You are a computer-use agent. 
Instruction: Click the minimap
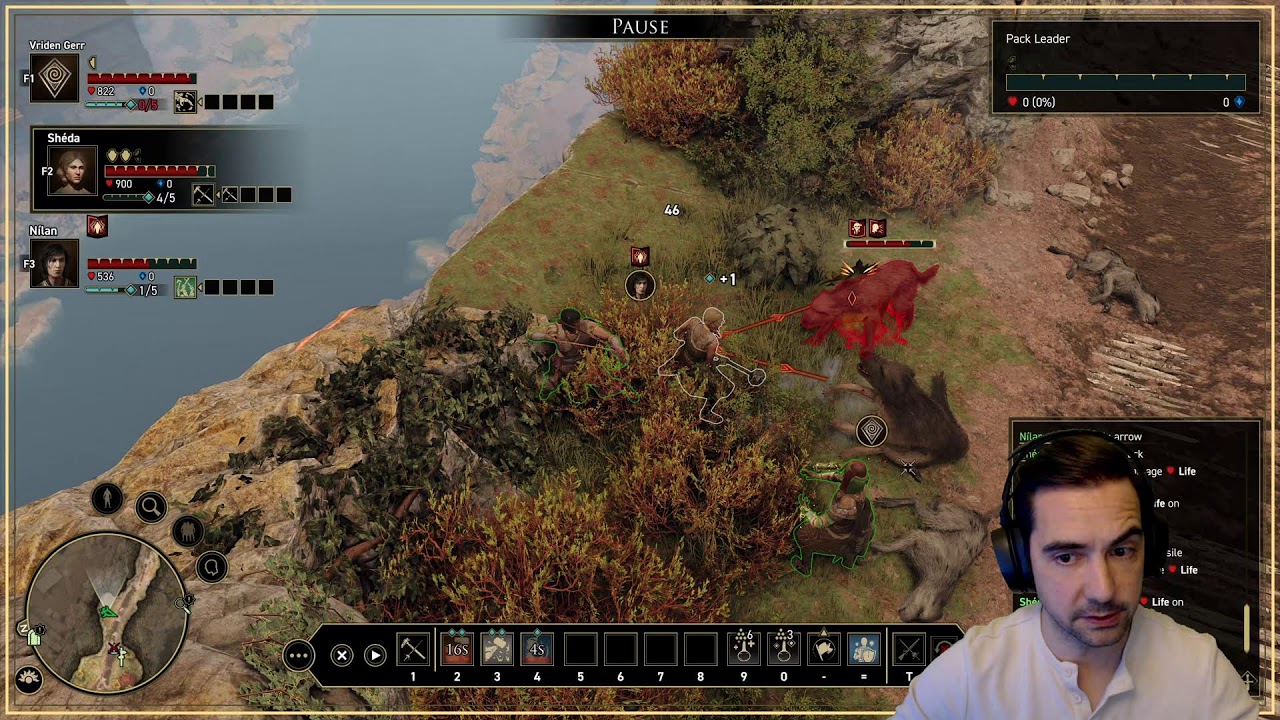106,613
